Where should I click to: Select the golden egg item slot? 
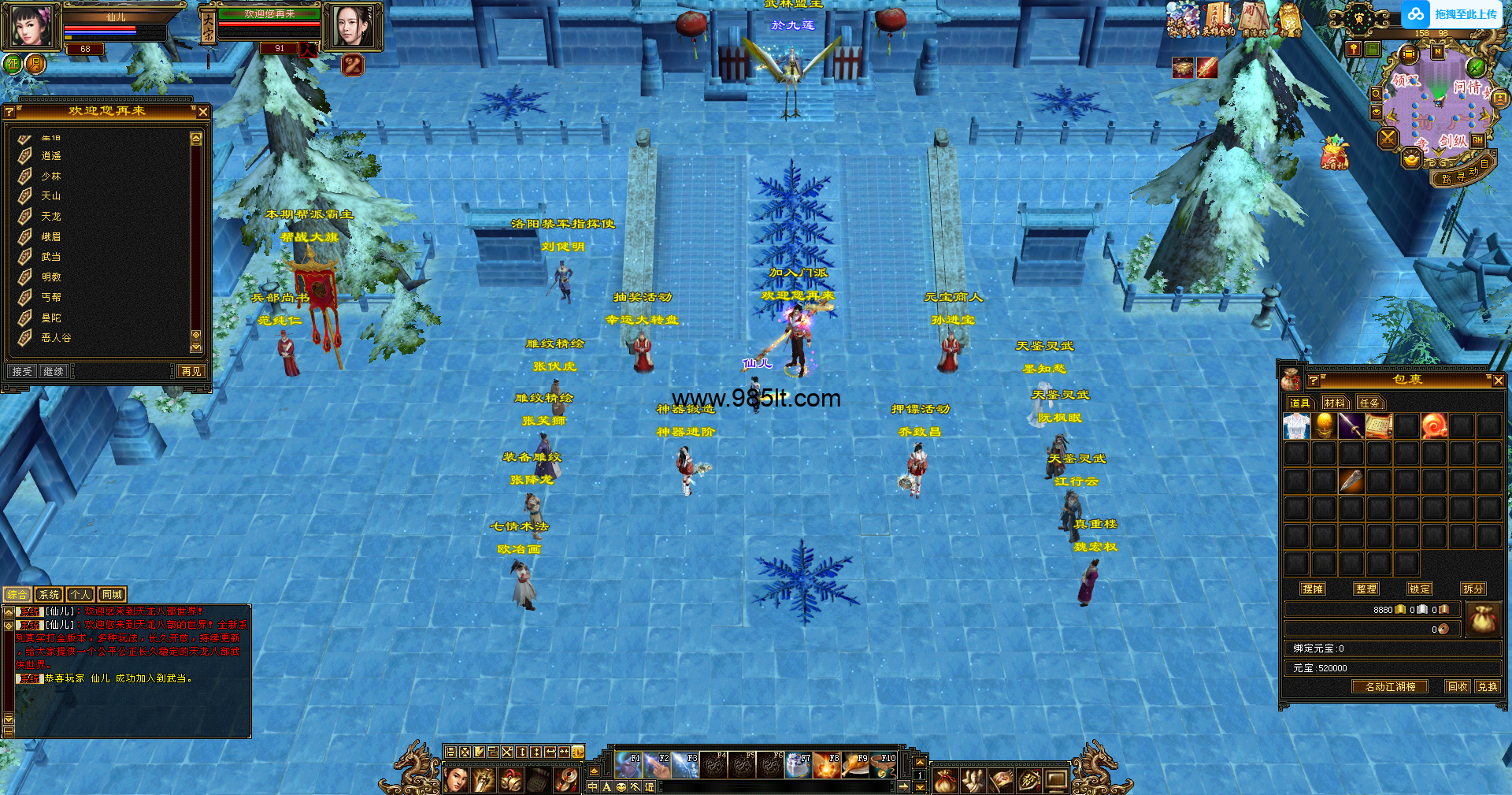coord(1324,426)
